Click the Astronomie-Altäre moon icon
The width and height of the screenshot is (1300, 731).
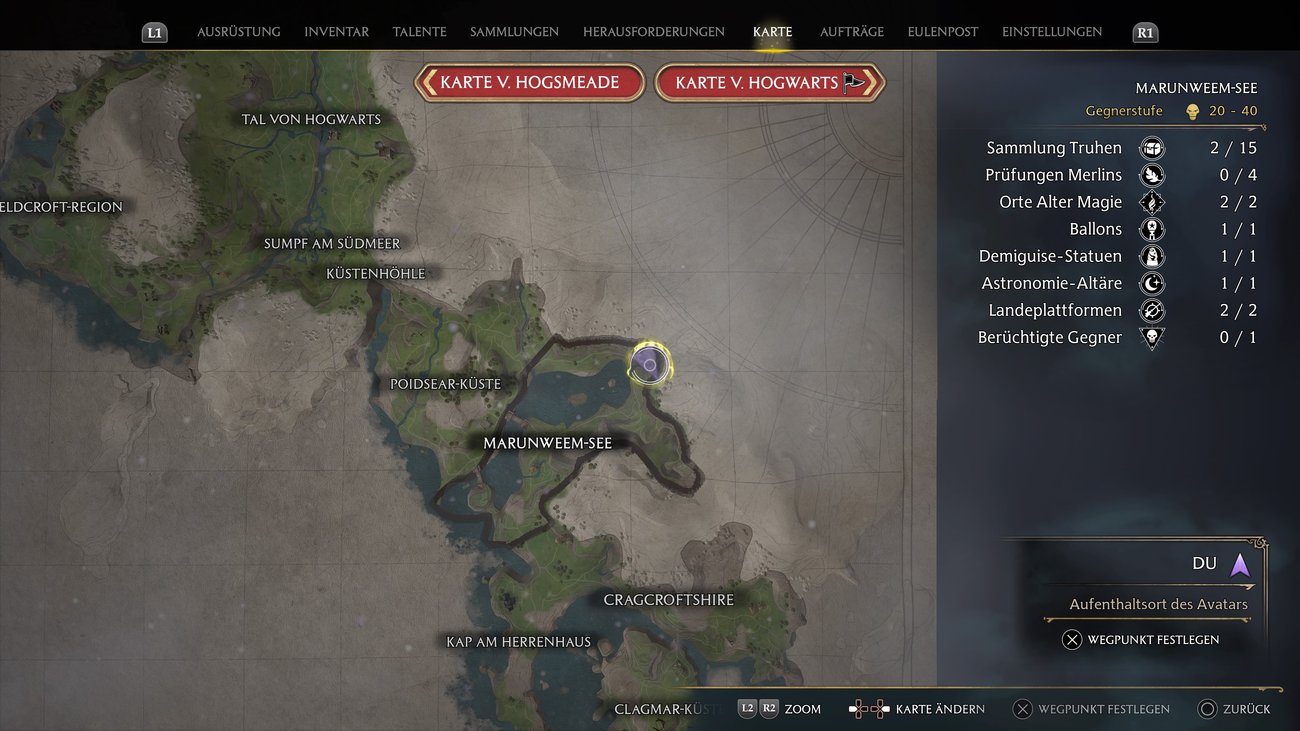coord(1152,283)
